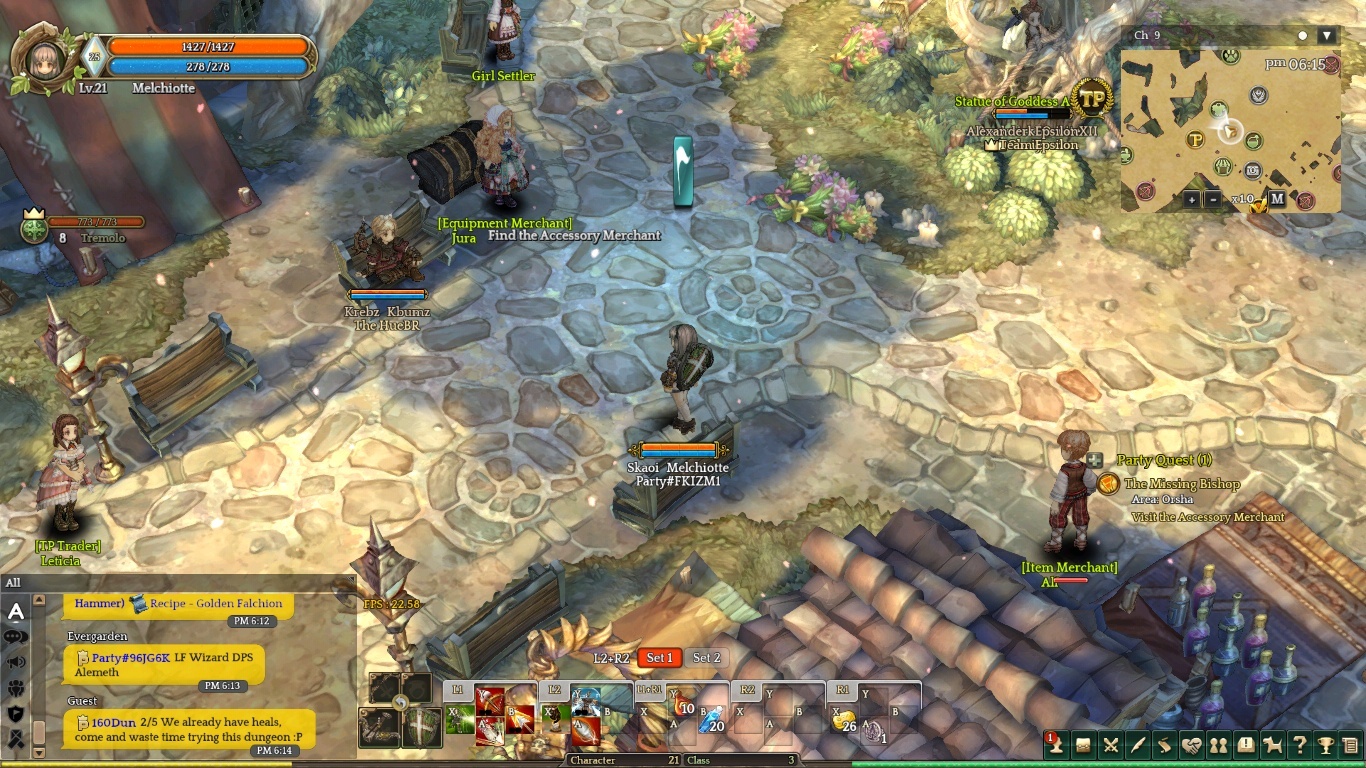Open the channel selector arrow beside Ch 9
The width and height of the screenshot is (1366, 768).
[x=1326, y=35]
